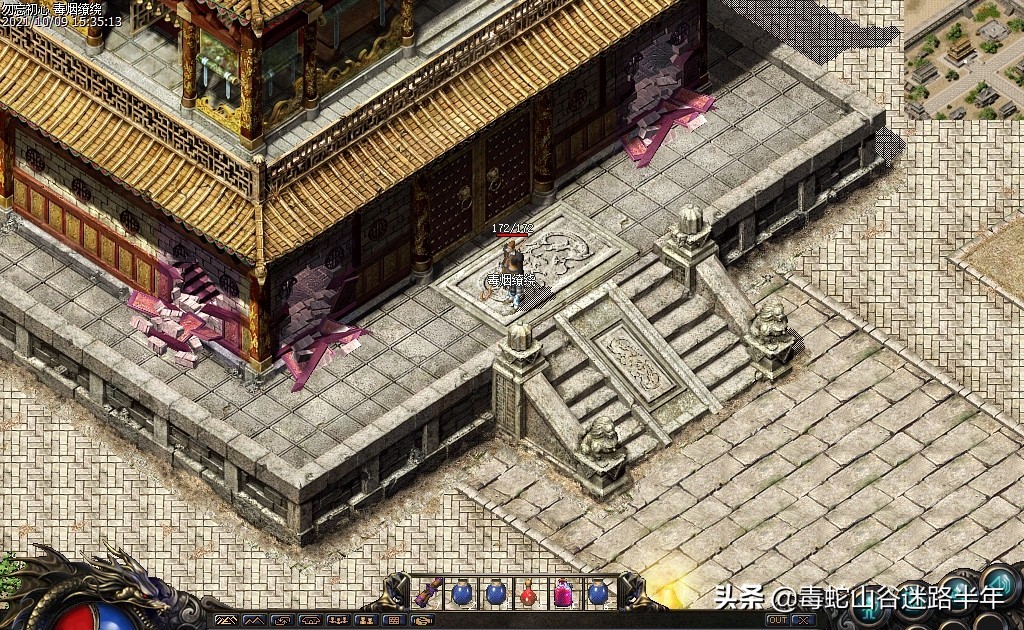Open the grid icon button
The image size is (1024, 630).
pos(393,620)
